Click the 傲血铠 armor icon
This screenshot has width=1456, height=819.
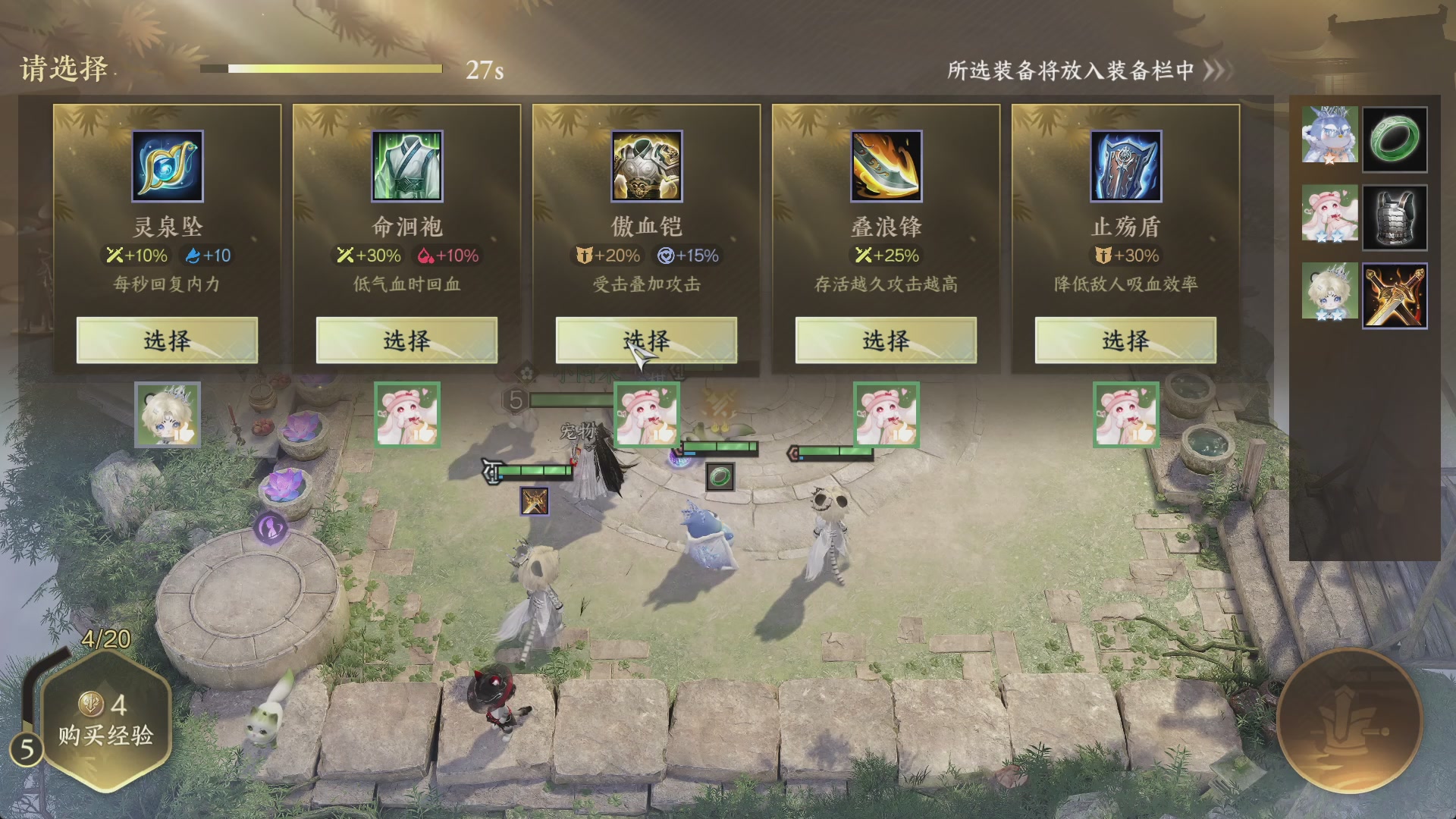(645, 166)
